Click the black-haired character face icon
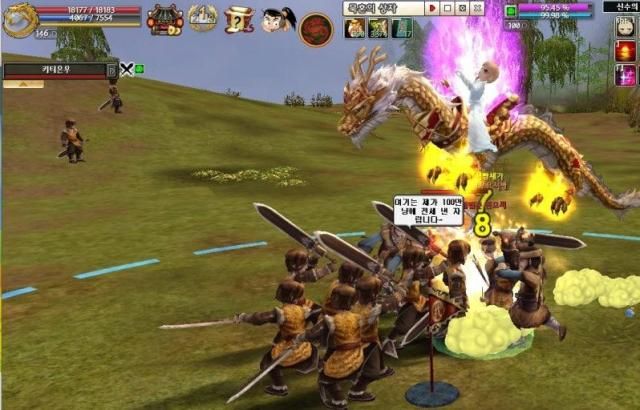The image size is (640, 410). point(276,18)
